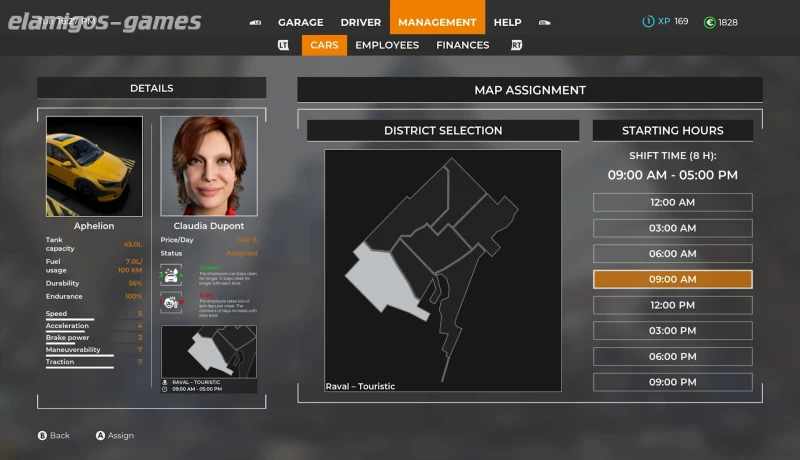Click the yellow Aphelion car thumbnail
This screenshot has width=800, height=460.
94,166
